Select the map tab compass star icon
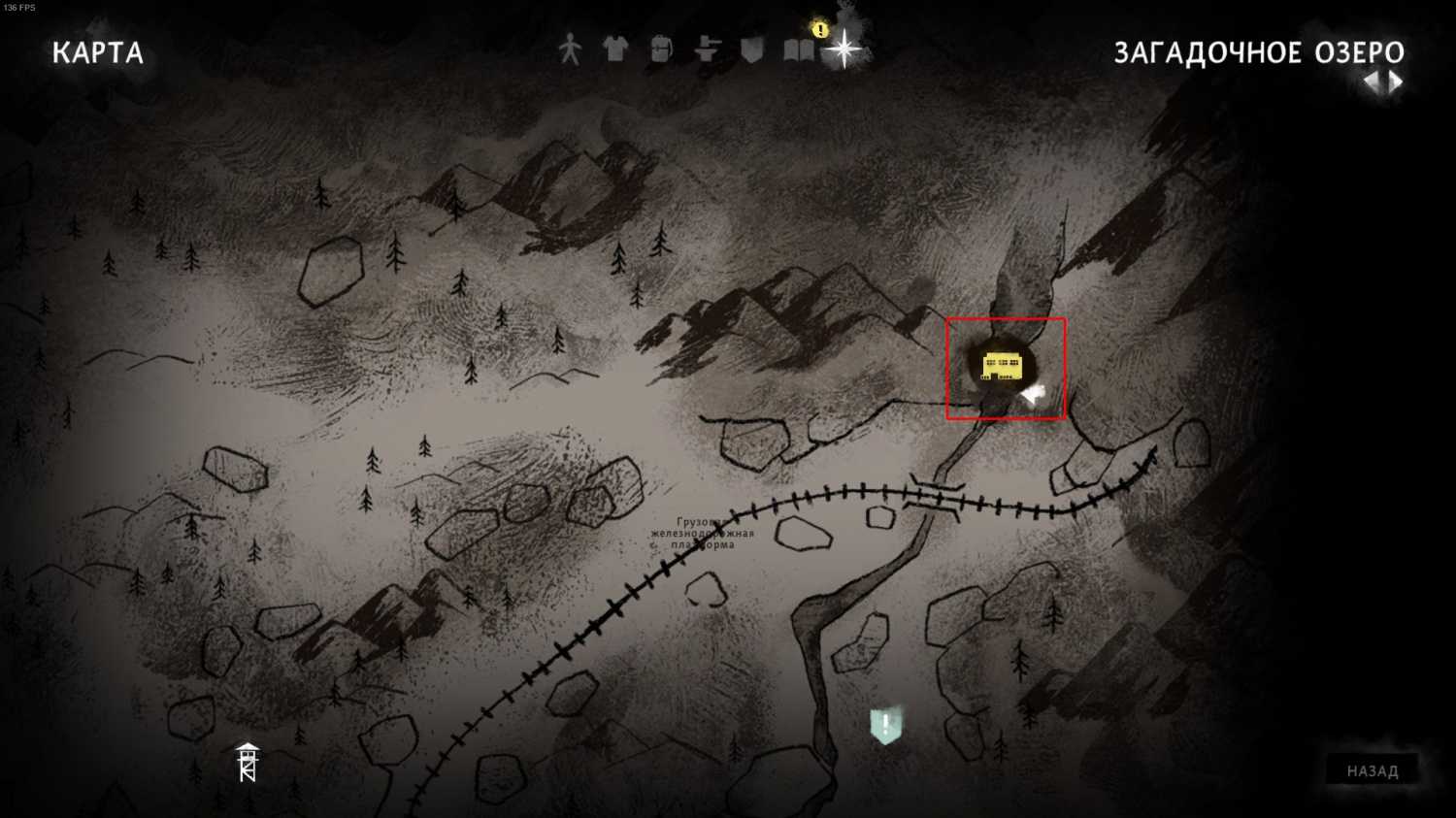This screenshot has width=1456, height=818. [x=844, y=49]
